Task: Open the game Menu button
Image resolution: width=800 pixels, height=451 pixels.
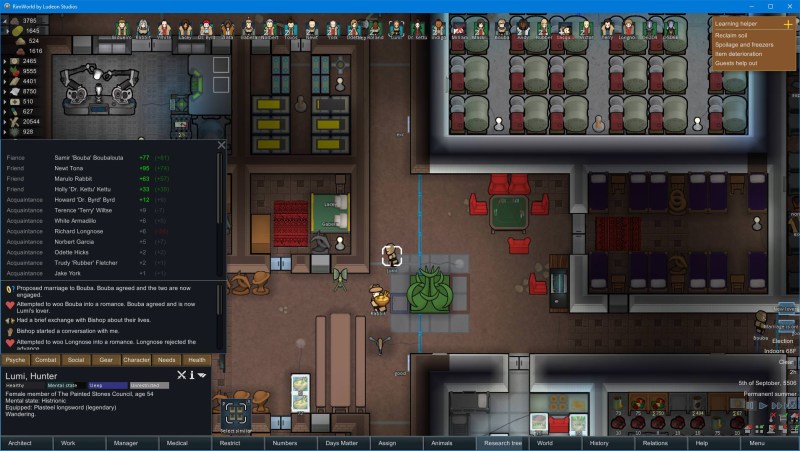Action: (757, 442)
